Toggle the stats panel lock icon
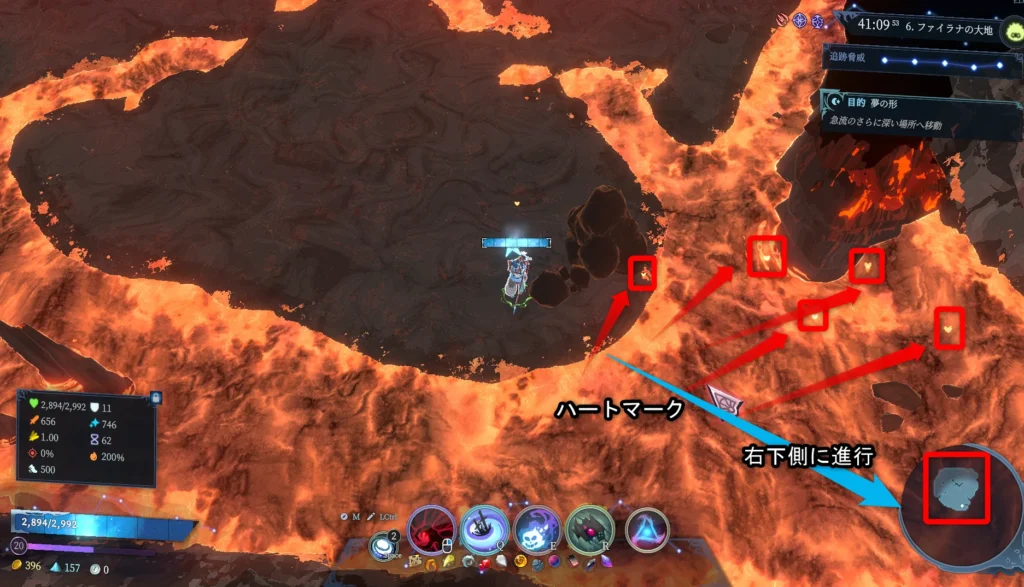The image size is (1024, 587). pos(155,397)
